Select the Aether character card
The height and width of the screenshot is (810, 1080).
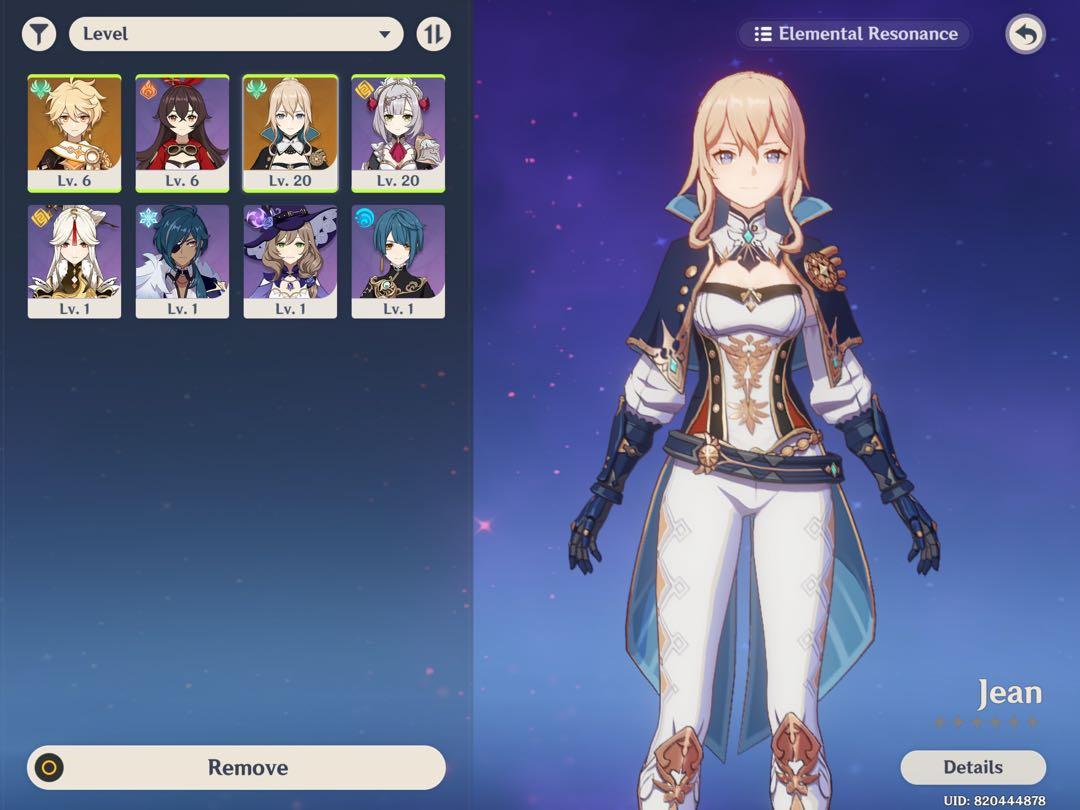click(x=74, y=132)
